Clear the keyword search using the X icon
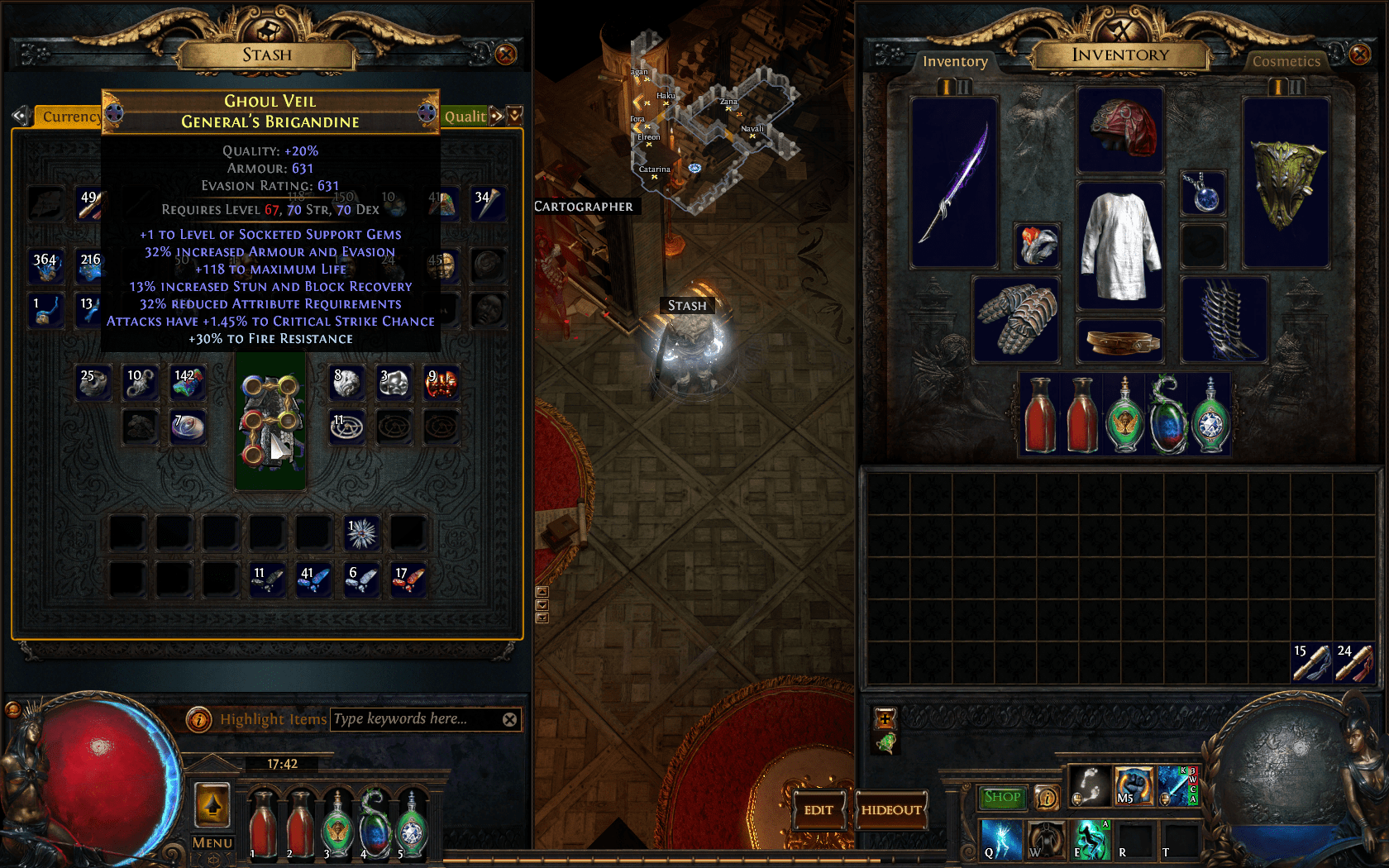This screenshot has width=1389, height=868. tap(511, 718)
